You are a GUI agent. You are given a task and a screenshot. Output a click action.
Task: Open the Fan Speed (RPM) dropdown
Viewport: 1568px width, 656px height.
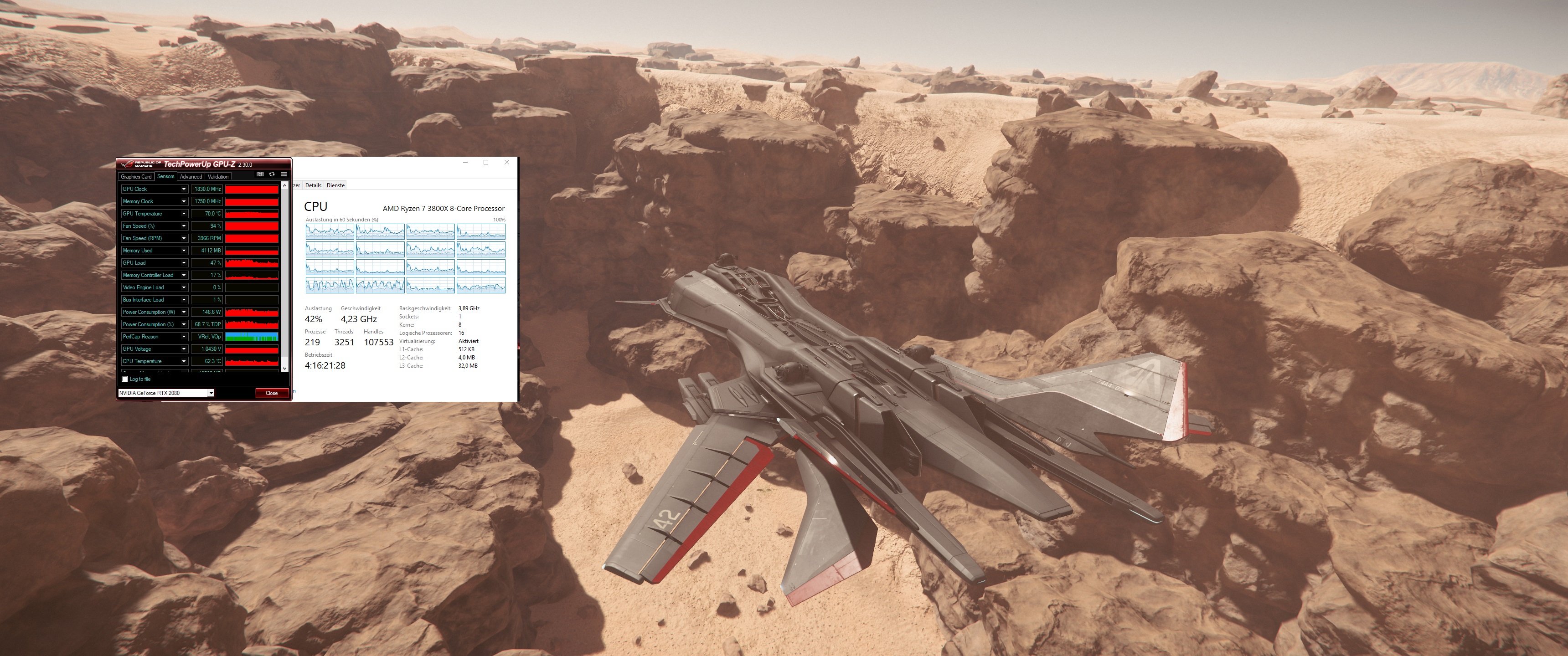(x=185, y=239)
